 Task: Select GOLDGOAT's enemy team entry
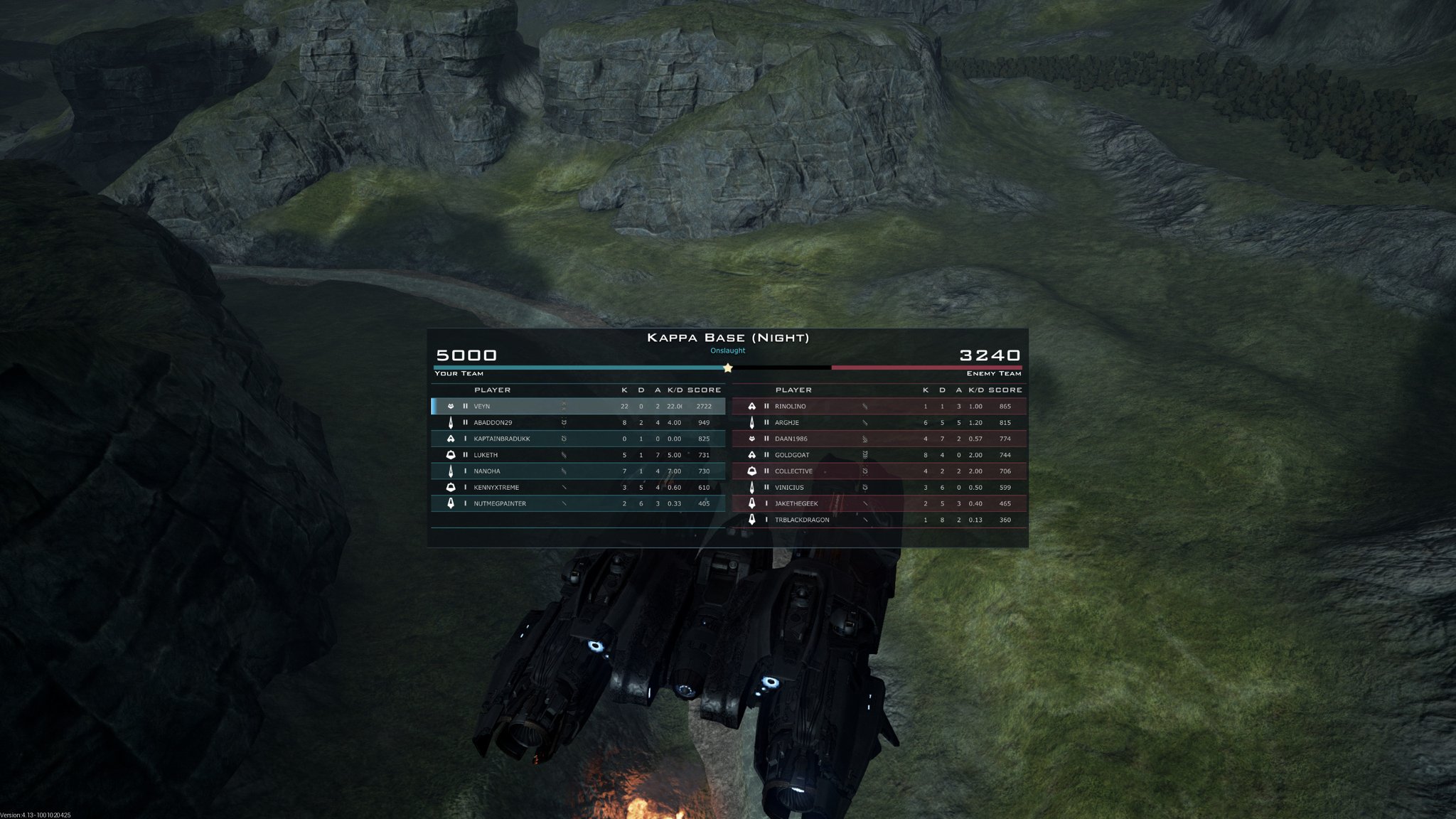point(879,455)
